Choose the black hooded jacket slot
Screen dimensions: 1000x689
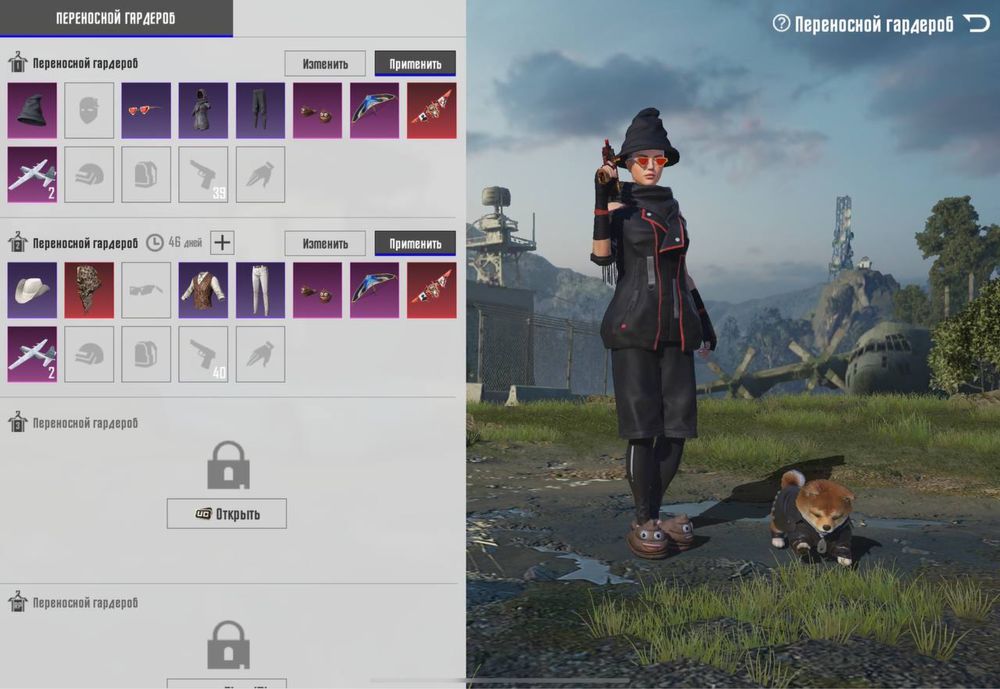coord(203,110)
